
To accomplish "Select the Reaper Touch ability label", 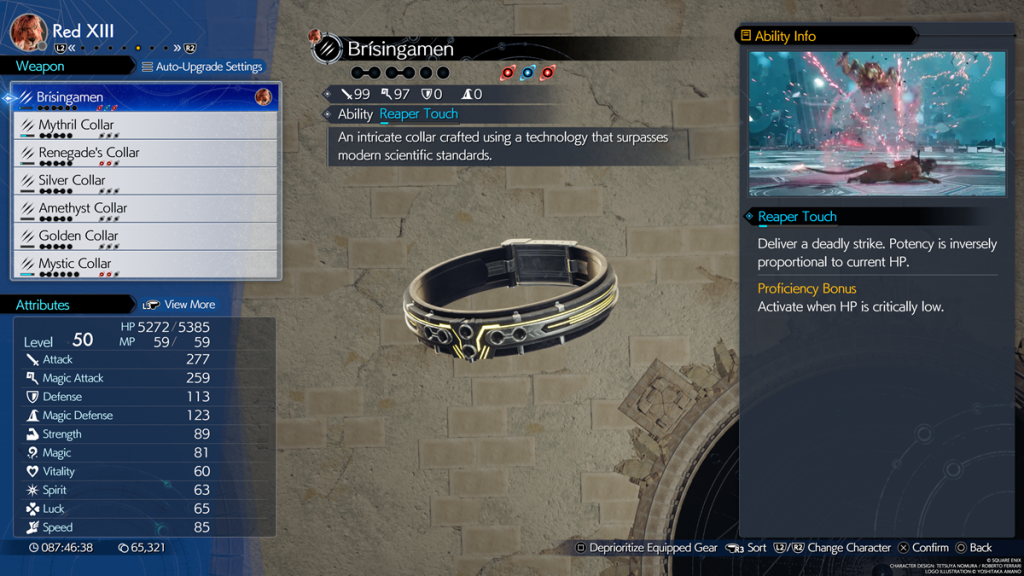I will (797, 216).
